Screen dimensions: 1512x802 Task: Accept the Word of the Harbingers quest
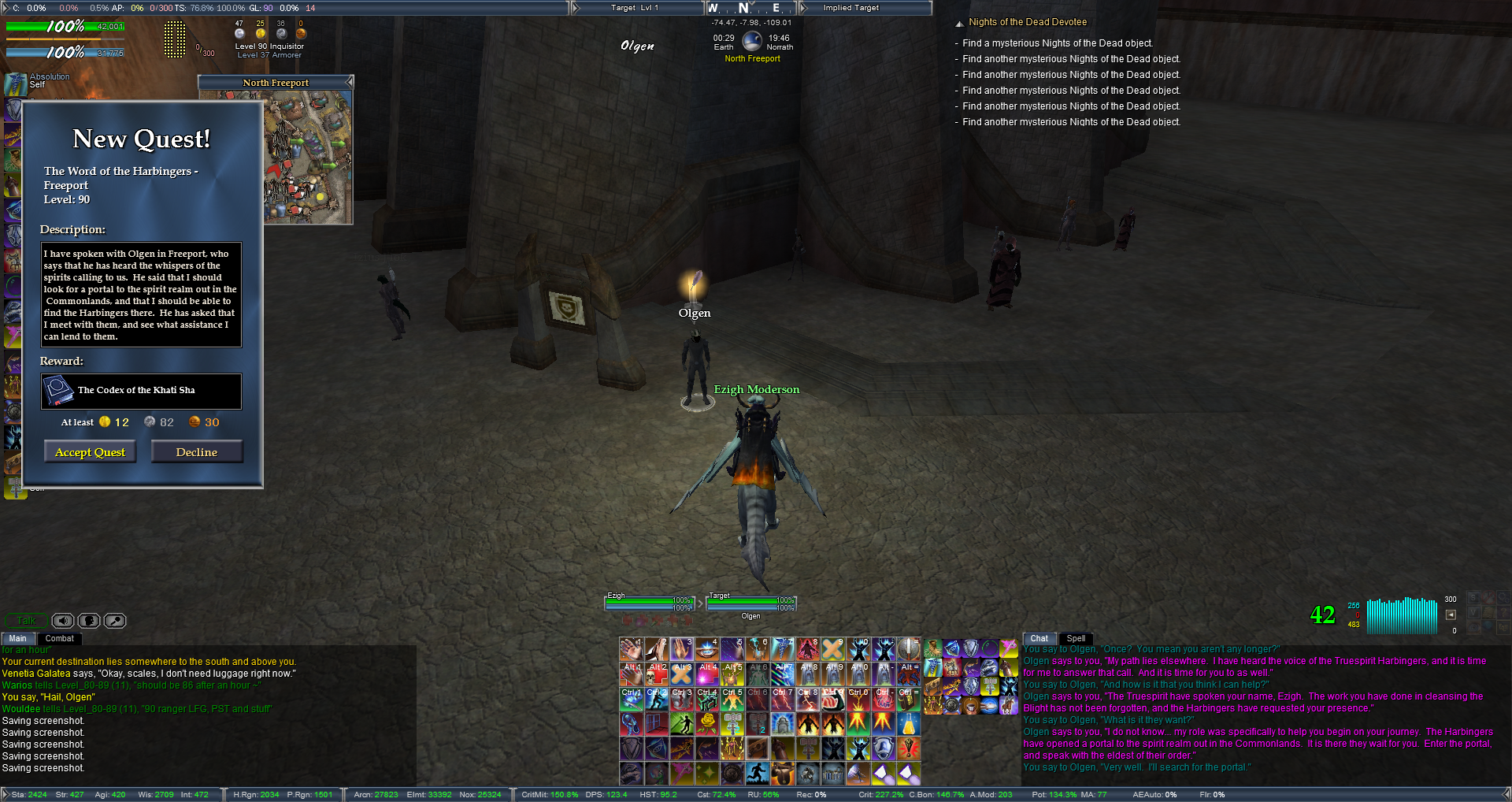click(90, 452)
